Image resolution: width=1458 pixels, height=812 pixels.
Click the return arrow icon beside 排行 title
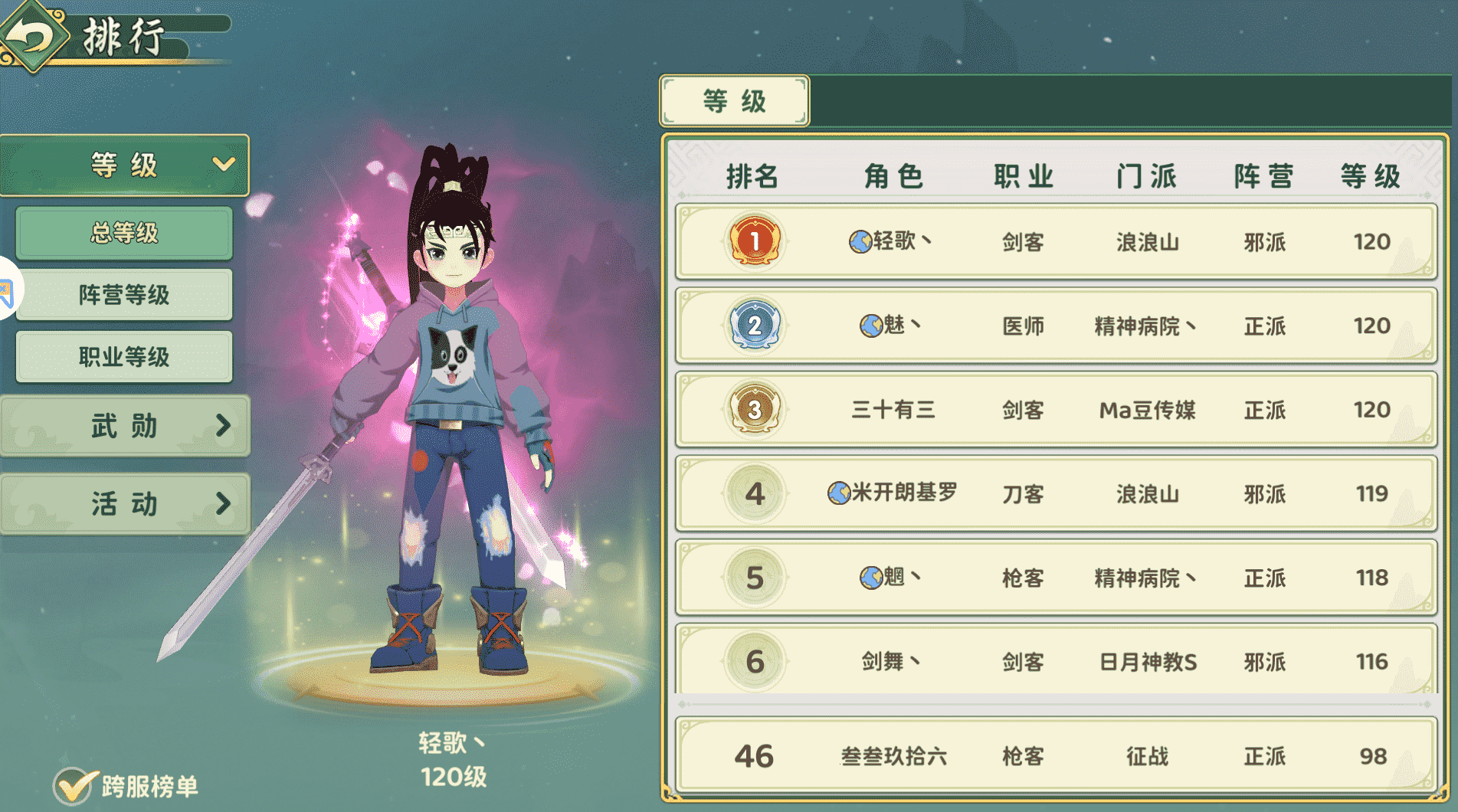(32, 34)
